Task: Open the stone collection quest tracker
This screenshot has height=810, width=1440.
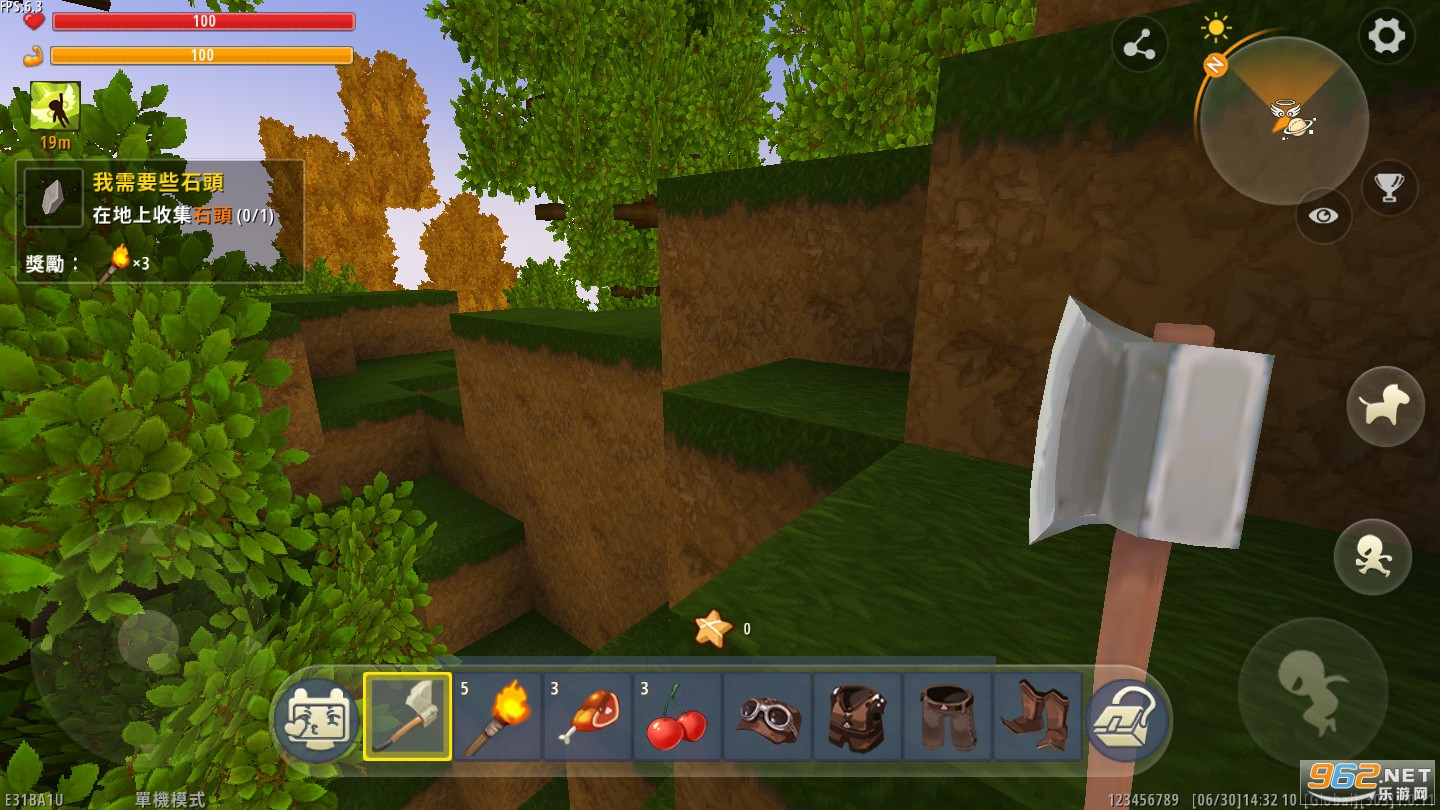Action: click(x=160, y=221)
